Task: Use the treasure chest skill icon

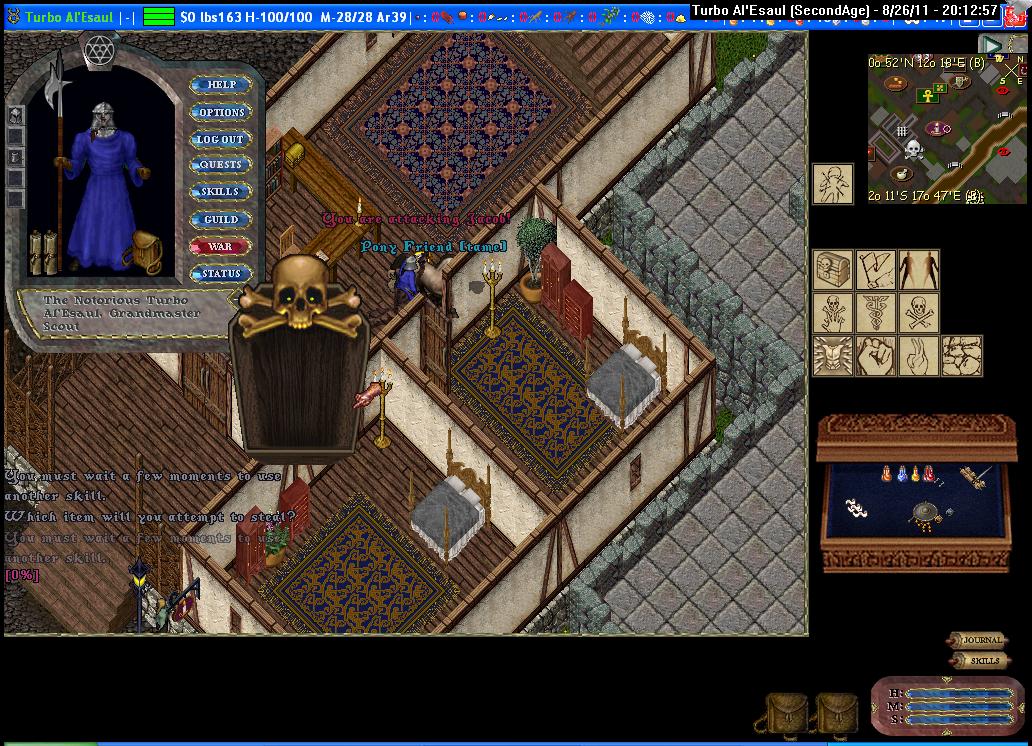Action: pyautogui.click(x=832, y=270)
